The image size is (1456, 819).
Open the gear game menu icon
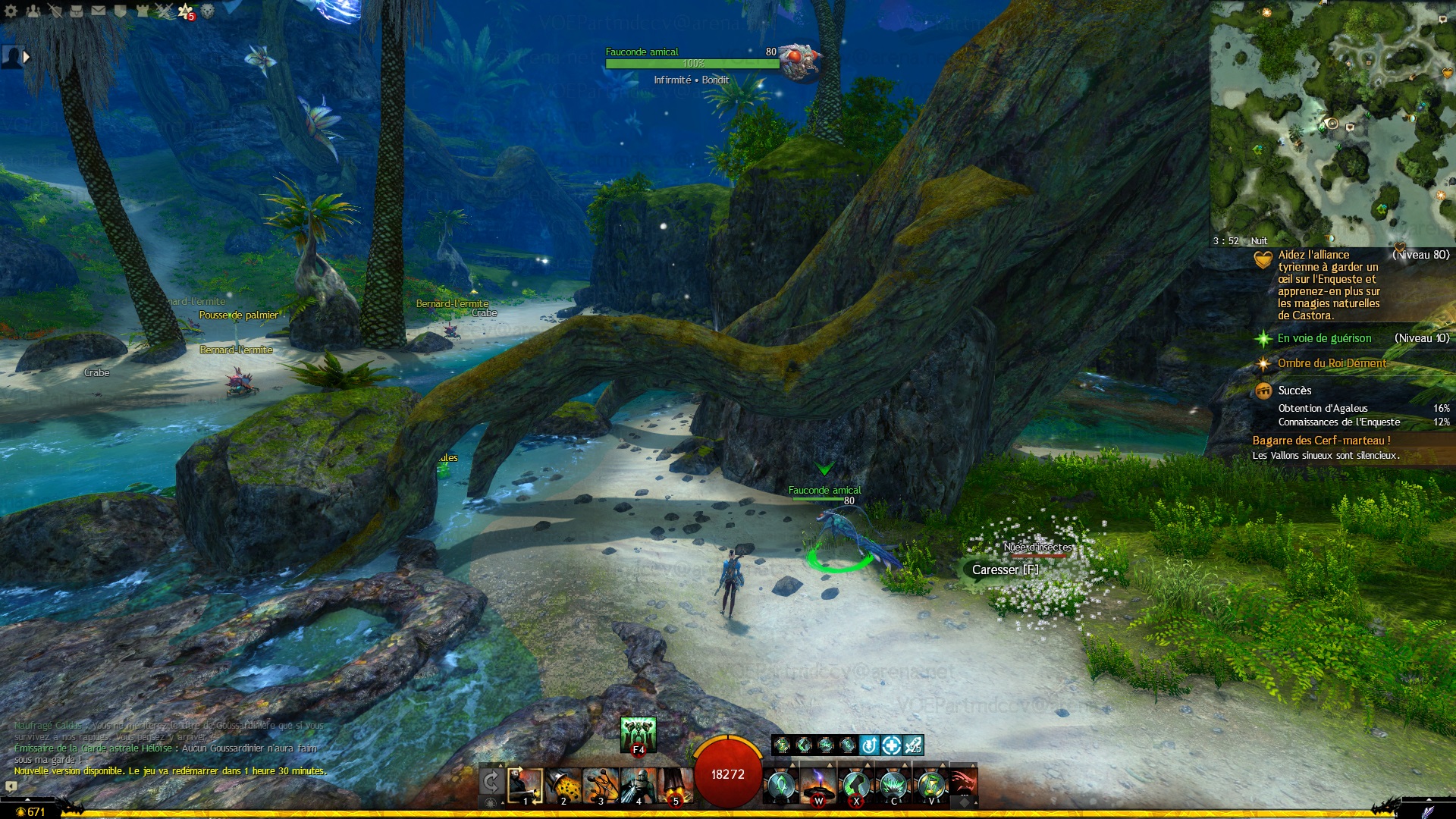(11, 11)
